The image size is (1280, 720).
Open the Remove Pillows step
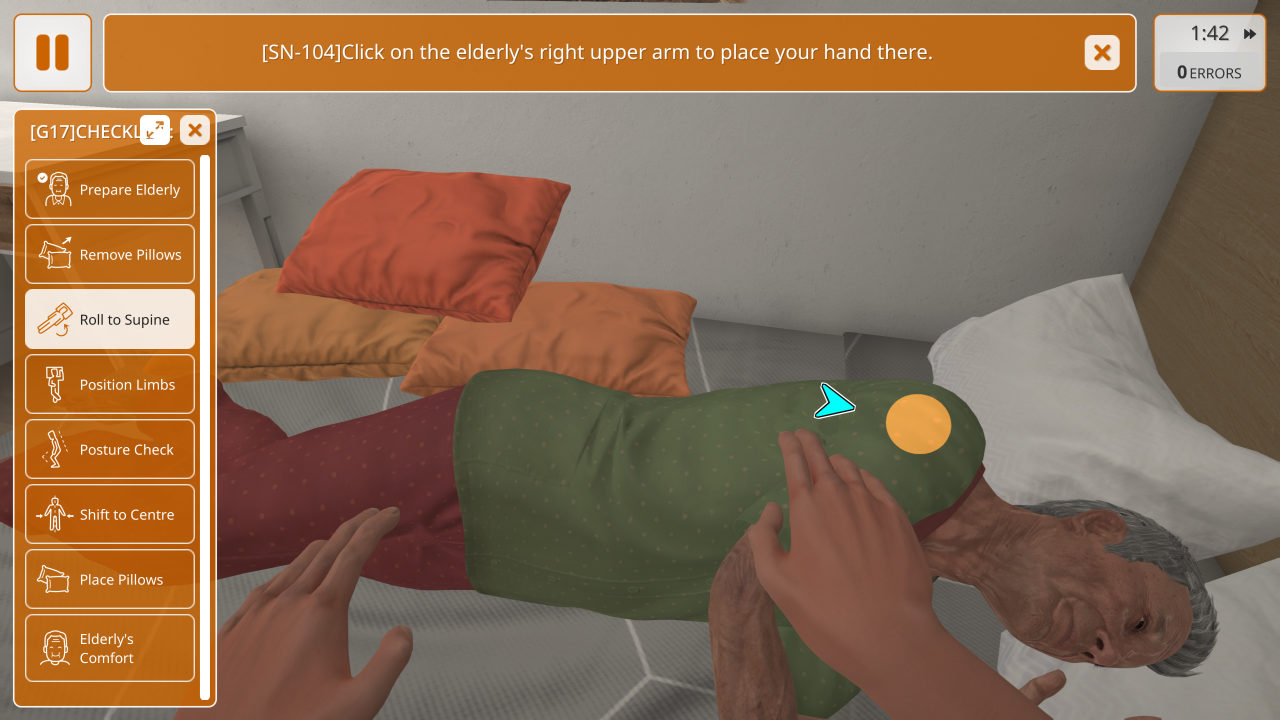coord(110,254)
